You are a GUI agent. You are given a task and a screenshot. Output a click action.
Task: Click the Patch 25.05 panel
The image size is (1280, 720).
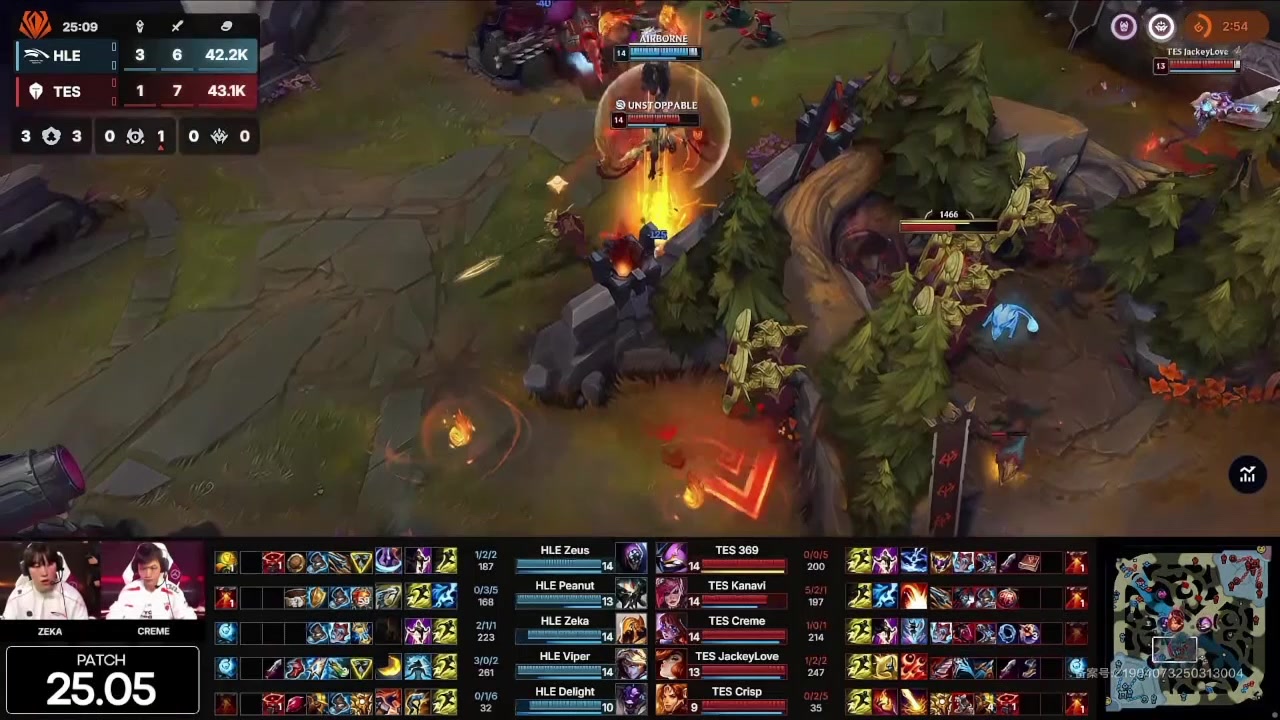101,680
